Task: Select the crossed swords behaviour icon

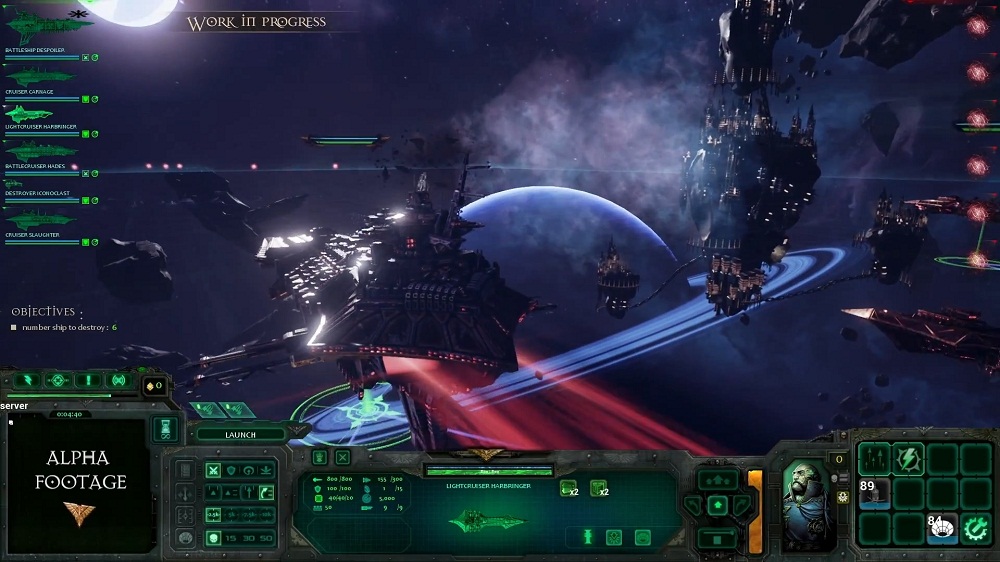Action: pyautogui.click(x=212, y=470)
